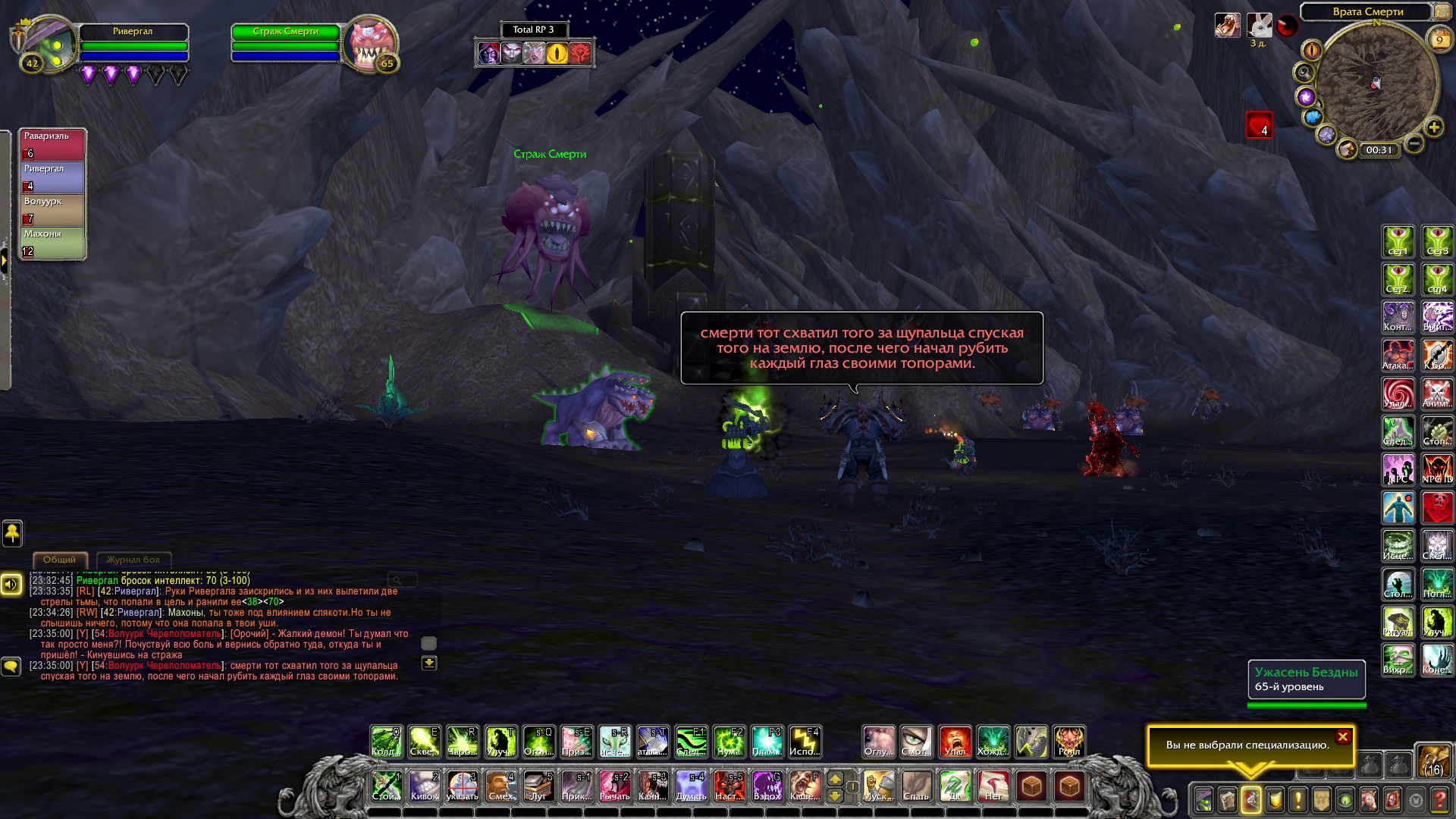Use the Лут action bar button

[x=538, y=786]
